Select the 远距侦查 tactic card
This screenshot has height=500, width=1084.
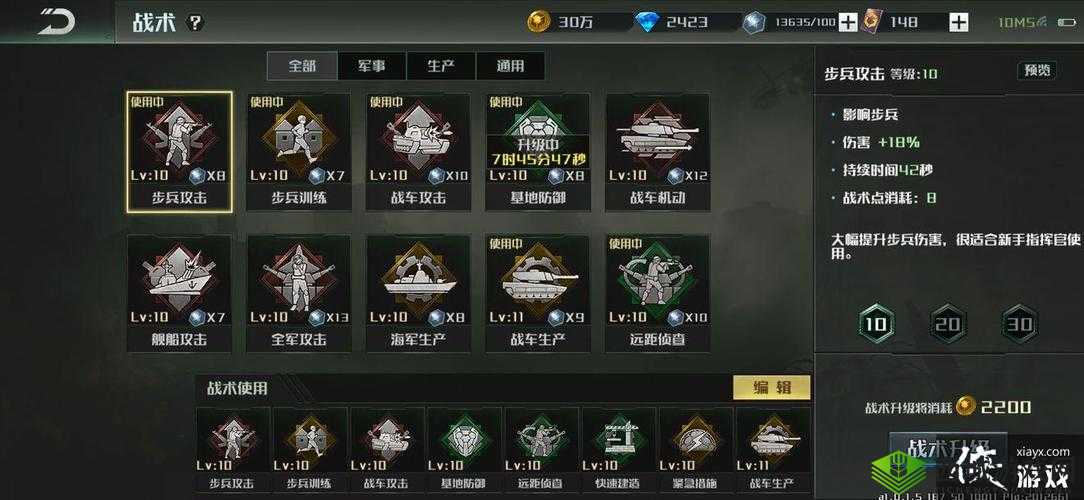point(657,292)
